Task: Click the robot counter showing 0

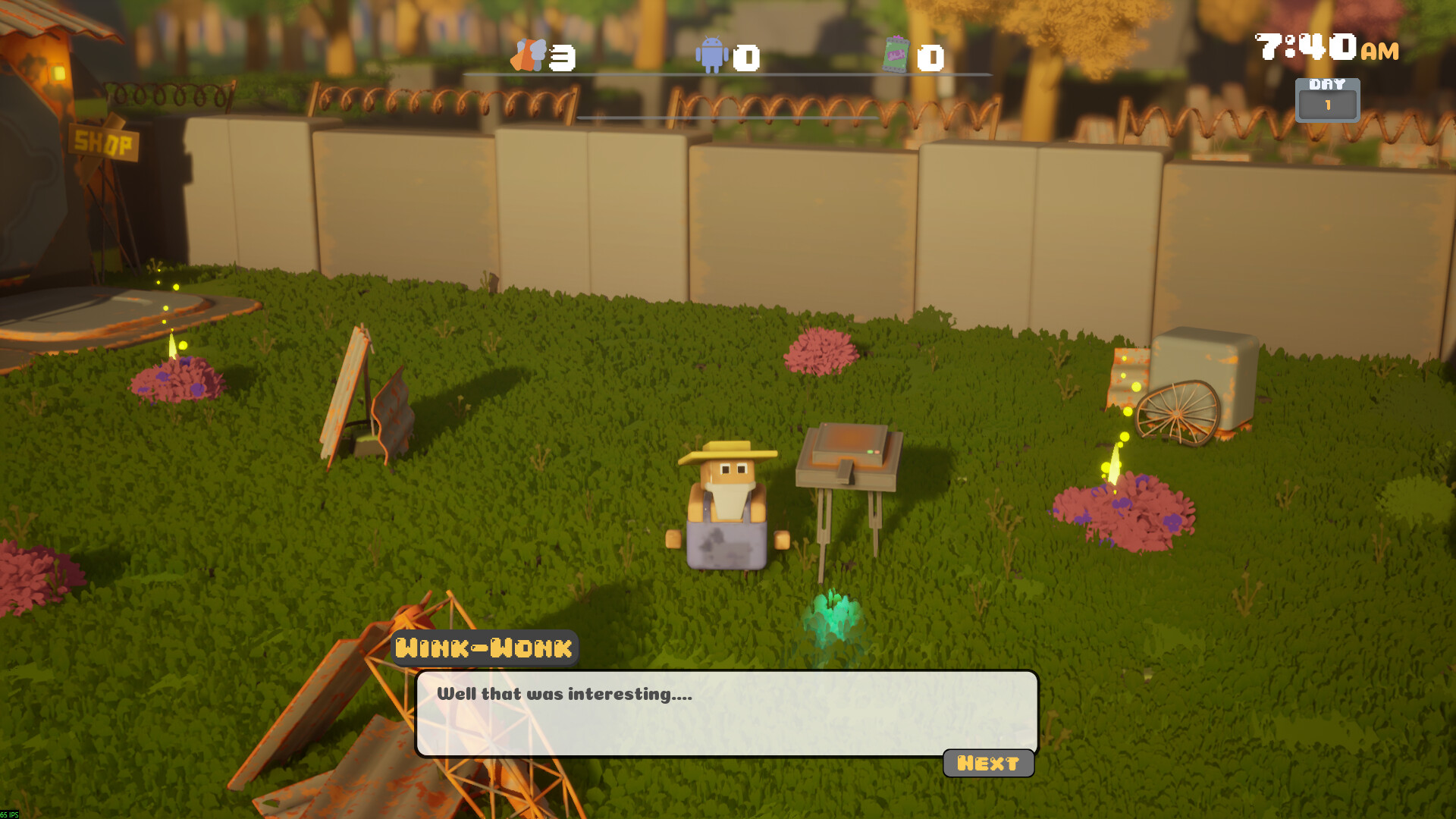Action: coord(746,55)
